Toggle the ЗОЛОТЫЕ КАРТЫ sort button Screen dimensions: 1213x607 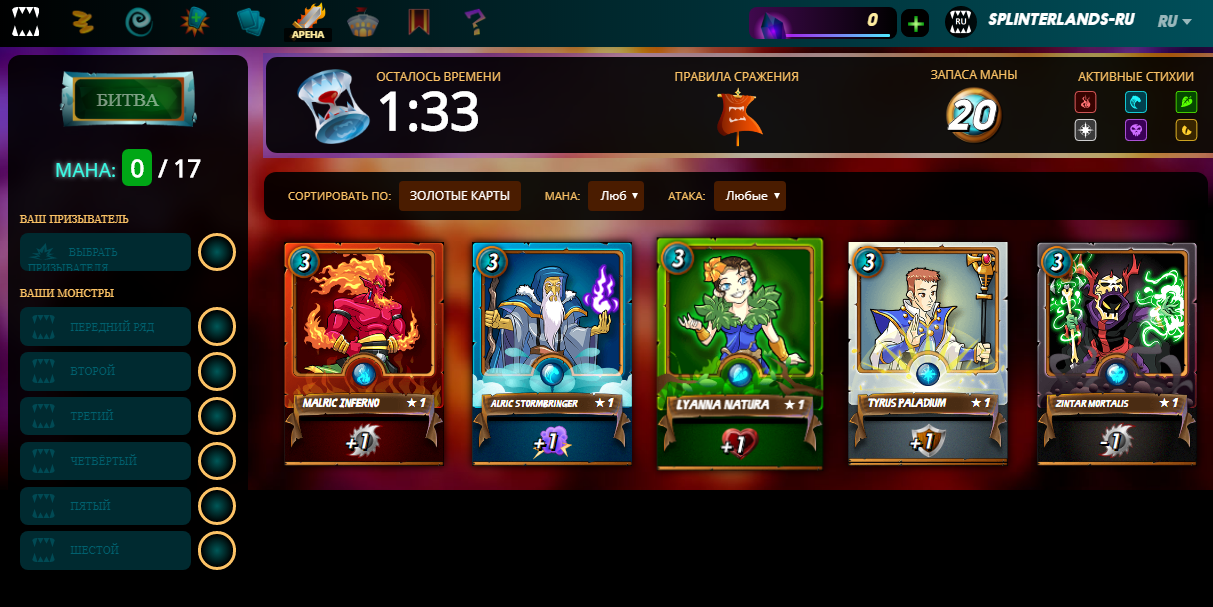point(460,196)
